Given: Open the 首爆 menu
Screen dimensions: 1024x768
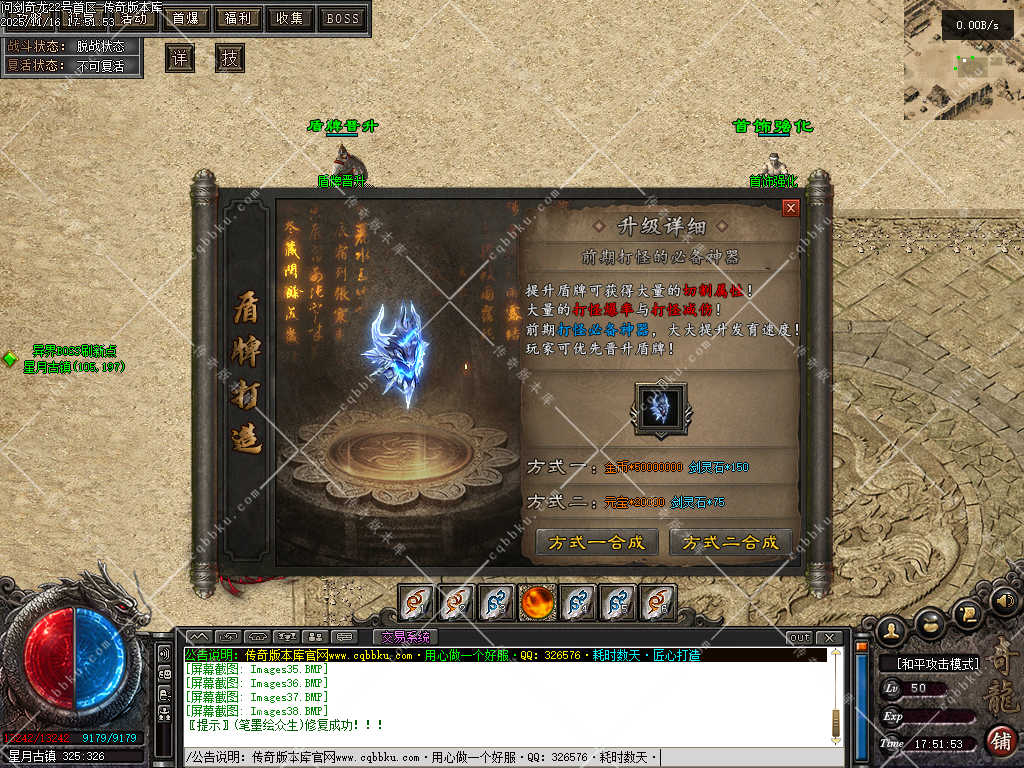Looking at the screenshot, I should click(184, 18).
